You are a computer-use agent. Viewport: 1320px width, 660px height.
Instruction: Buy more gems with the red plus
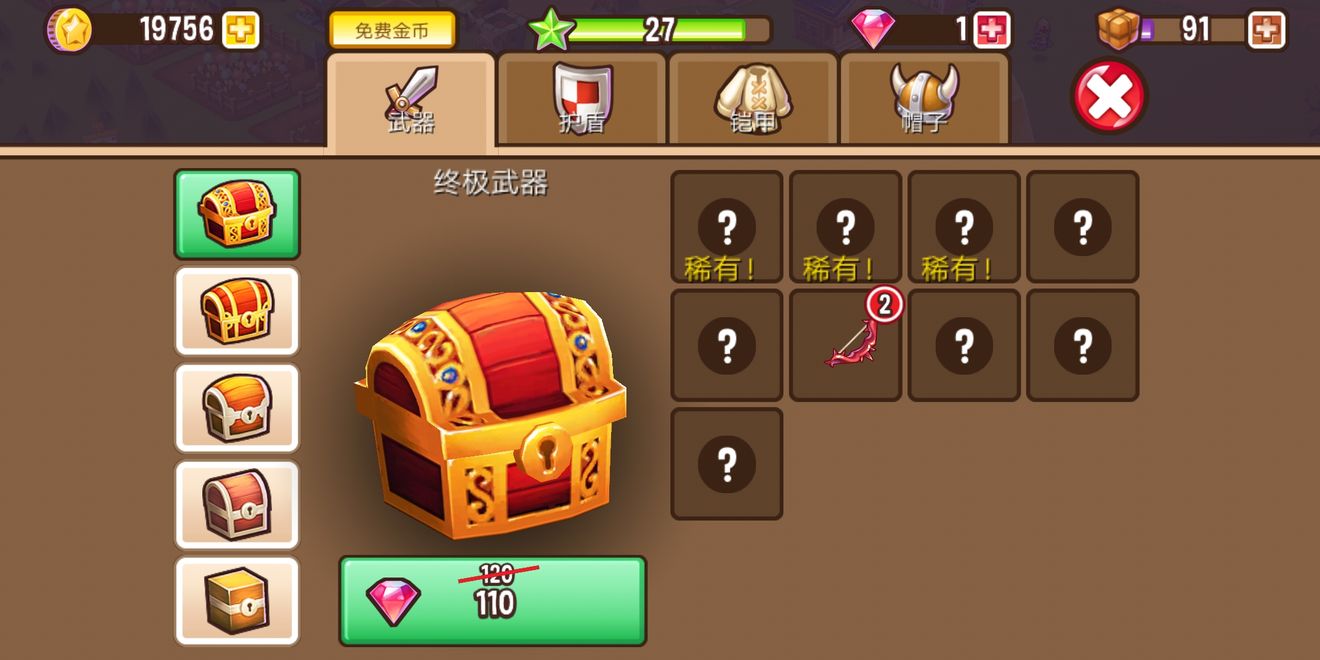pyautogui.click(x=991, y=30)
